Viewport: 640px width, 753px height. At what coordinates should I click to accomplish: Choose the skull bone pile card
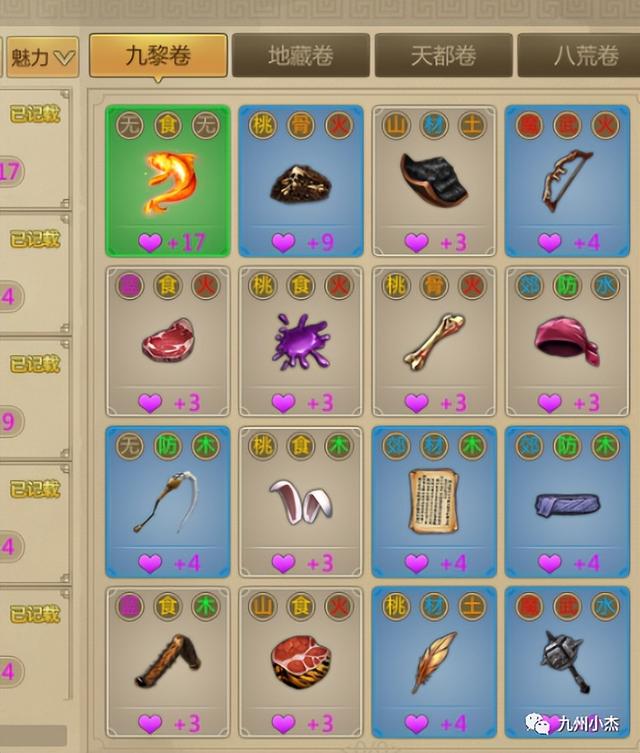click(301, 182)
